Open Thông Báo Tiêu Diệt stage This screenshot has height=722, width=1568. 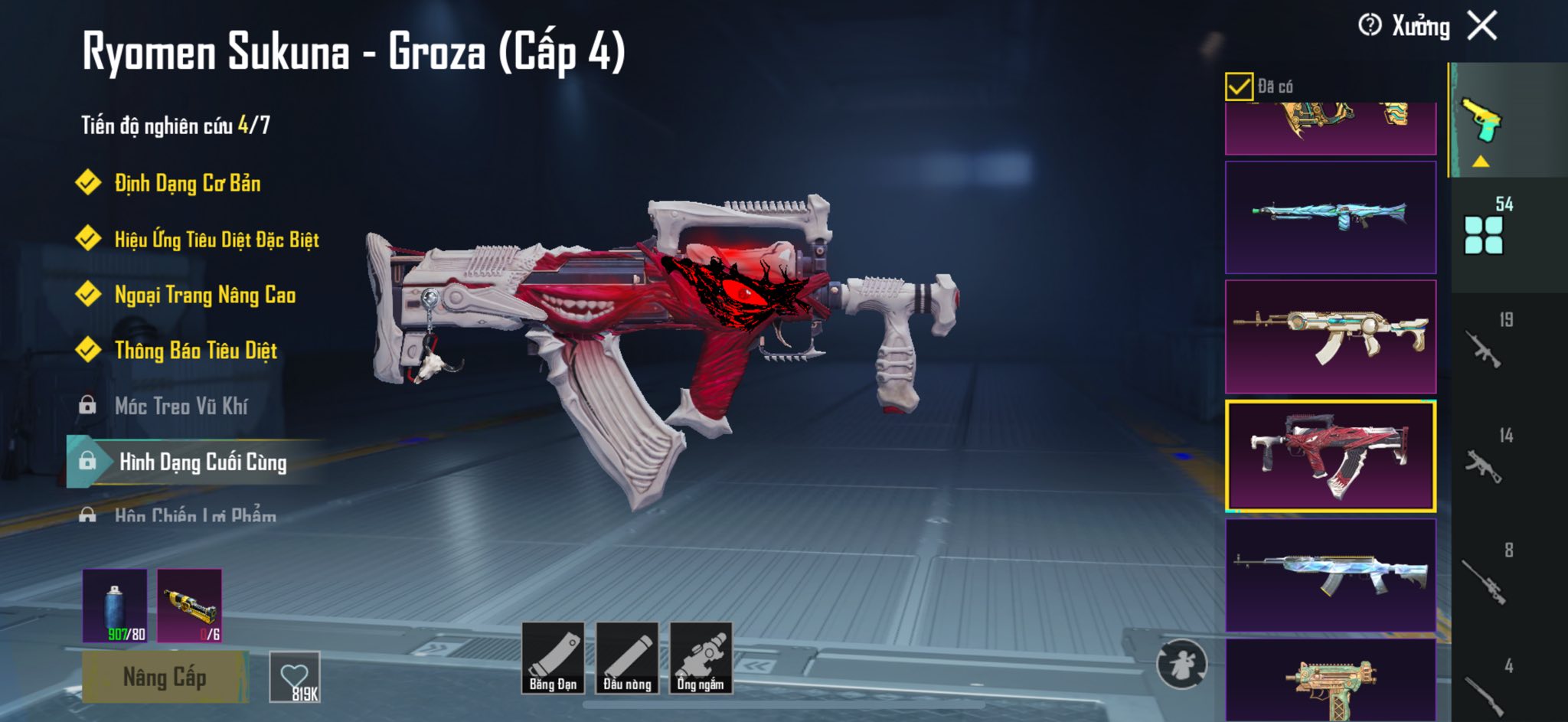[x=195, y=351]
